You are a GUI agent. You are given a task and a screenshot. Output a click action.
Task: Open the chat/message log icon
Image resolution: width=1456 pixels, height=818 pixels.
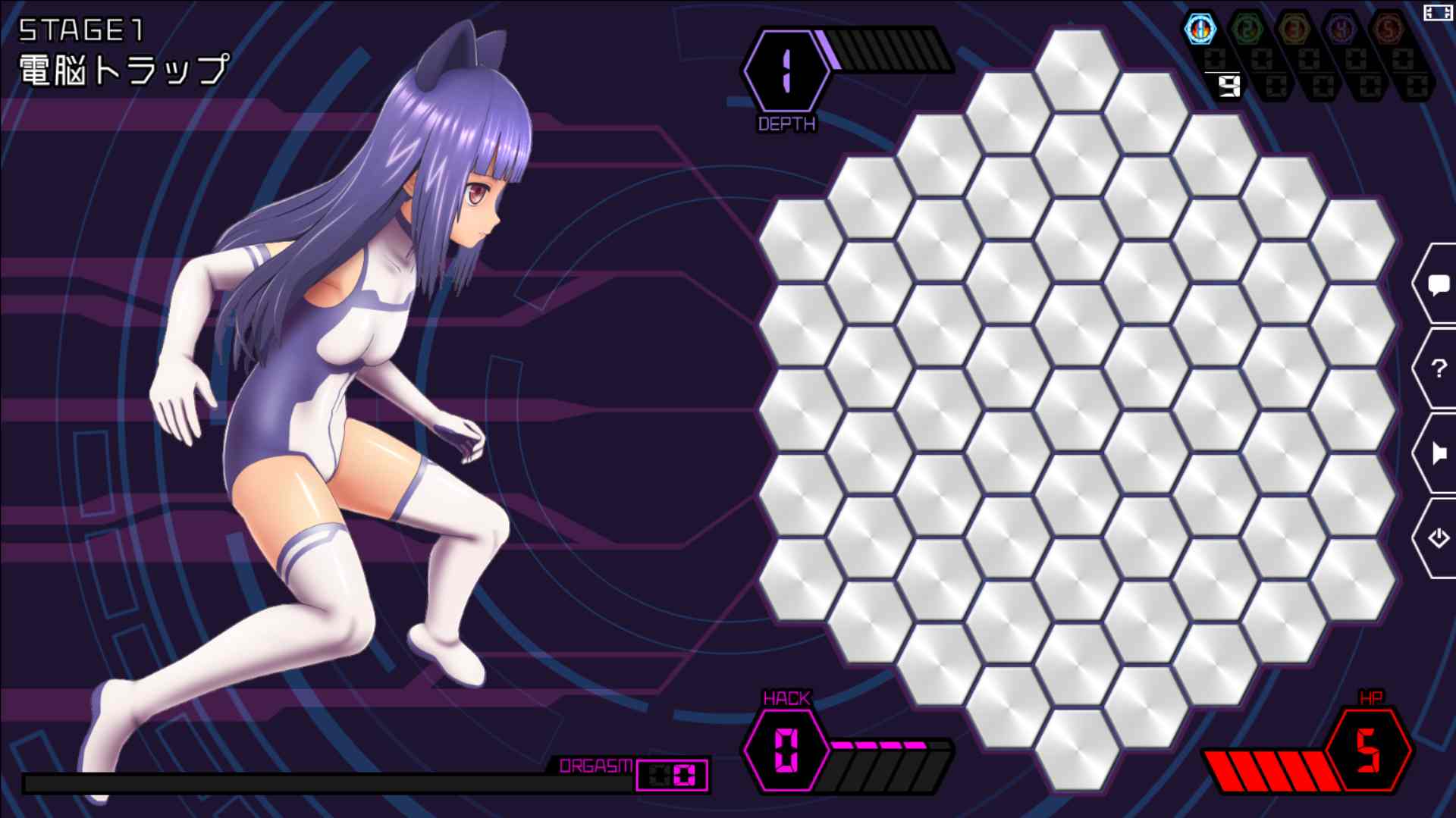1438,286
